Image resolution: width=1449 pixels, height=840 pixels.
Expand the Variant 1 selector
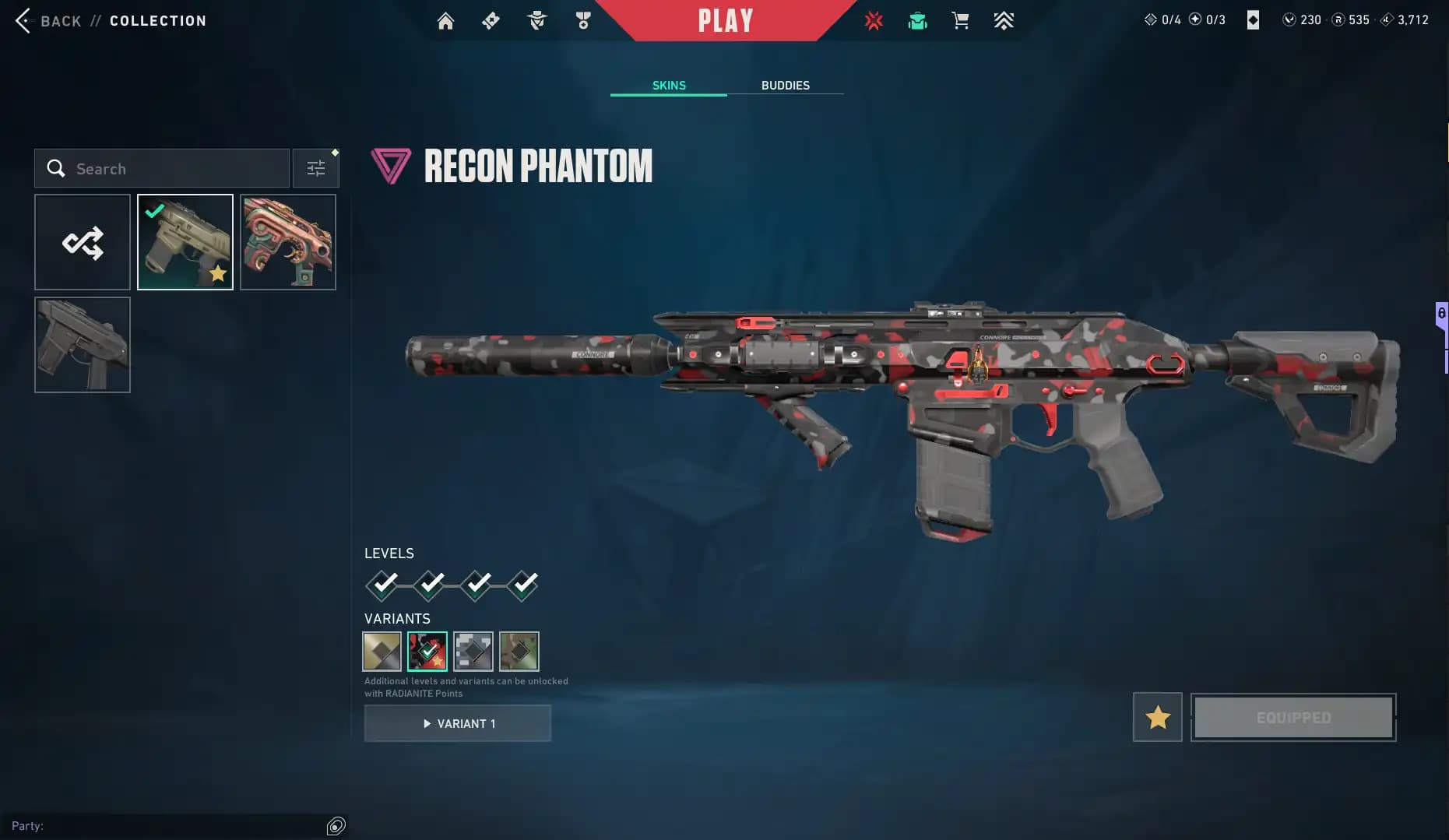[x=458, y=723]
